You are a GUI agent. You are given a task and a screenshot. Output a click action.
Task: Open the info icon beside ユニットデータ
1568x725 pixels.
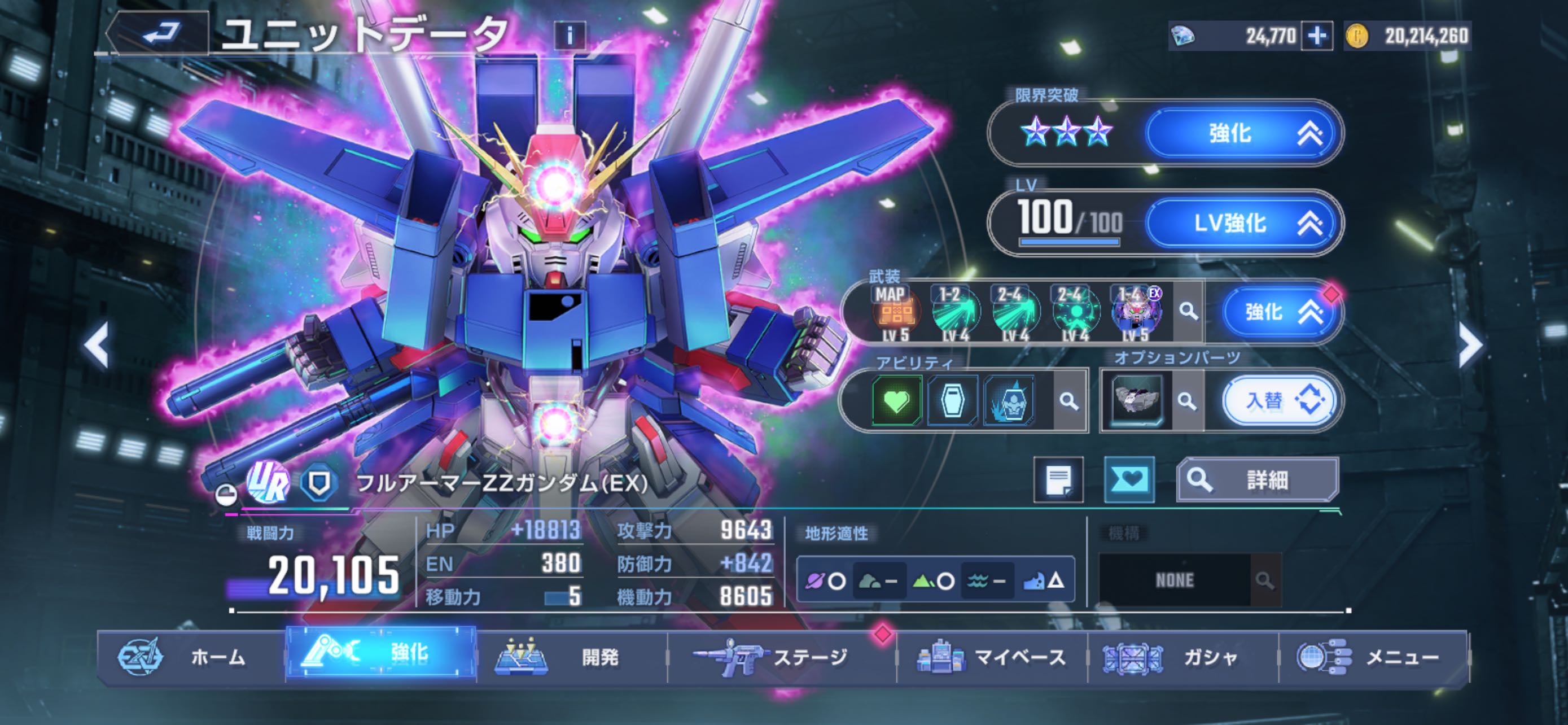point(569,36)
